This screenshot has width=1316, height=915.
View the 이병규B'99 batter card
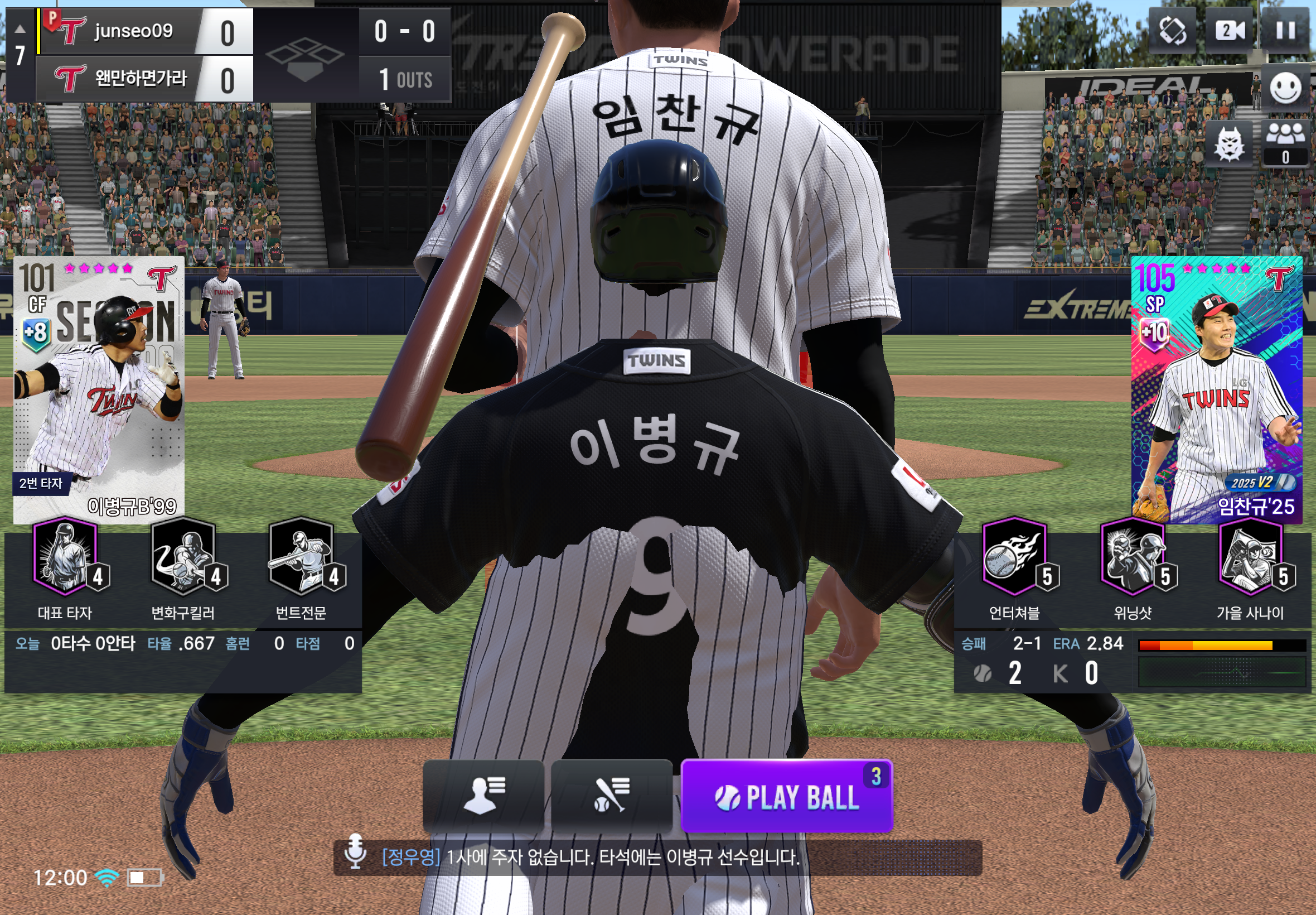(99, 390)
